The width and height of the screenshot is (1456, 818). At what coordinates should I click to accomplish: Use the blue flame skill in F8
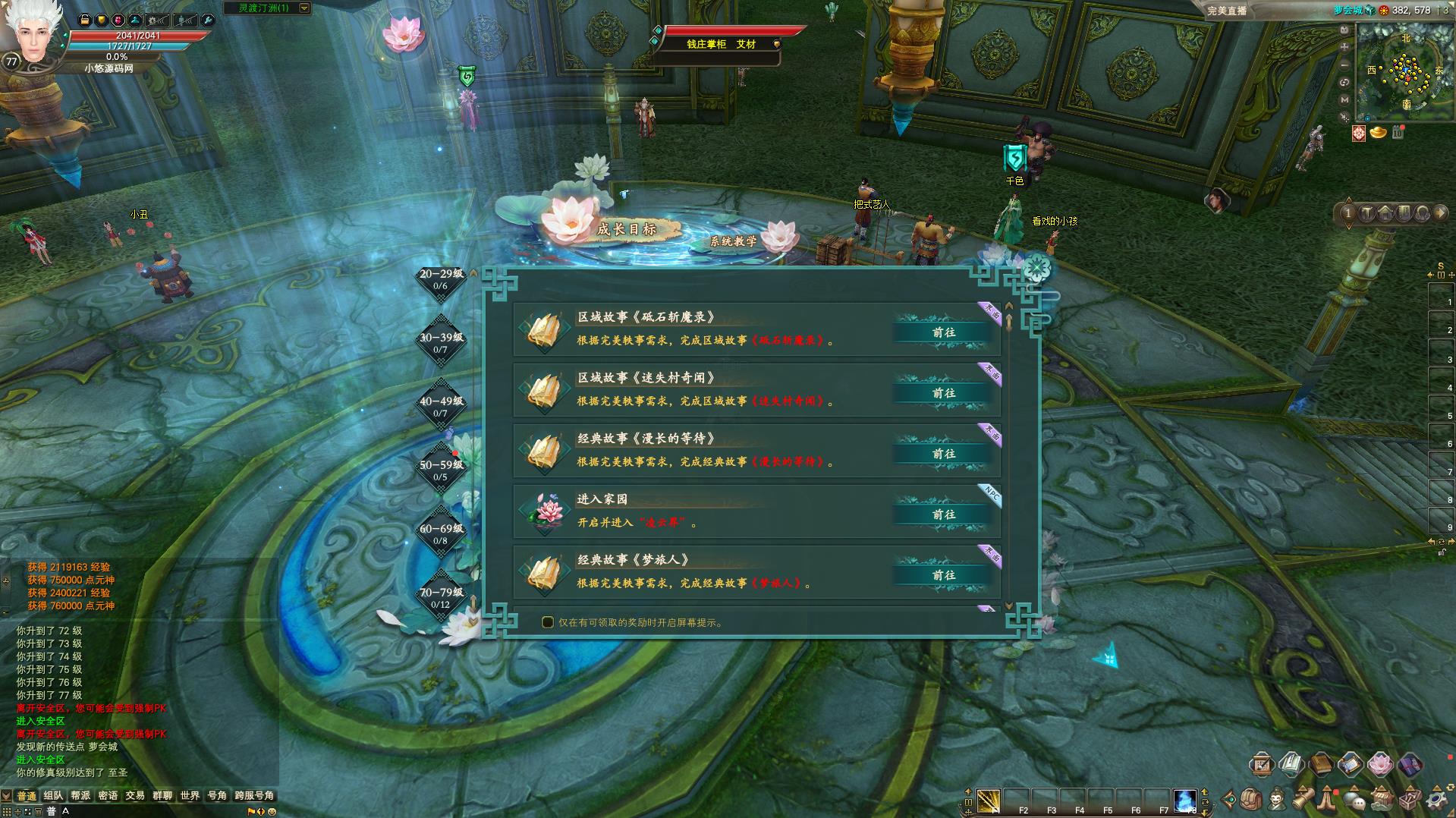click(x=1184, y=800)
